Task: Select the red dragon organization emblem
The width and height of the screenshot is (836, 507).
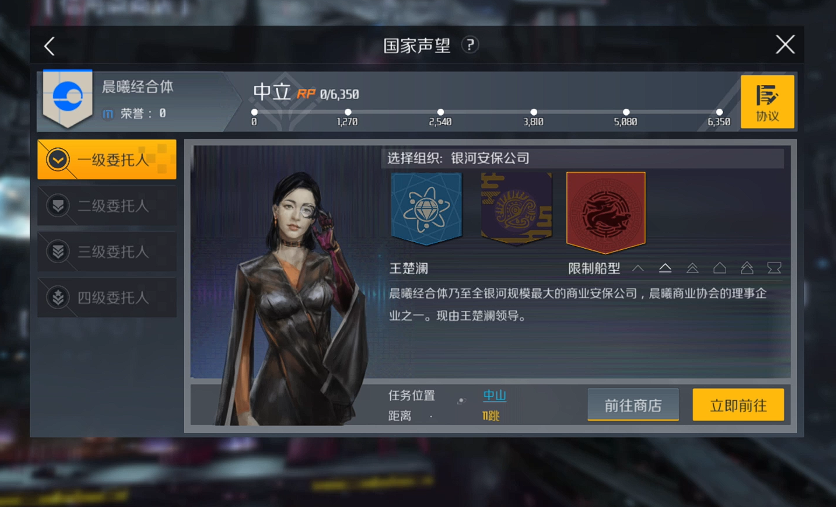Action: click(x=605, y=211)
